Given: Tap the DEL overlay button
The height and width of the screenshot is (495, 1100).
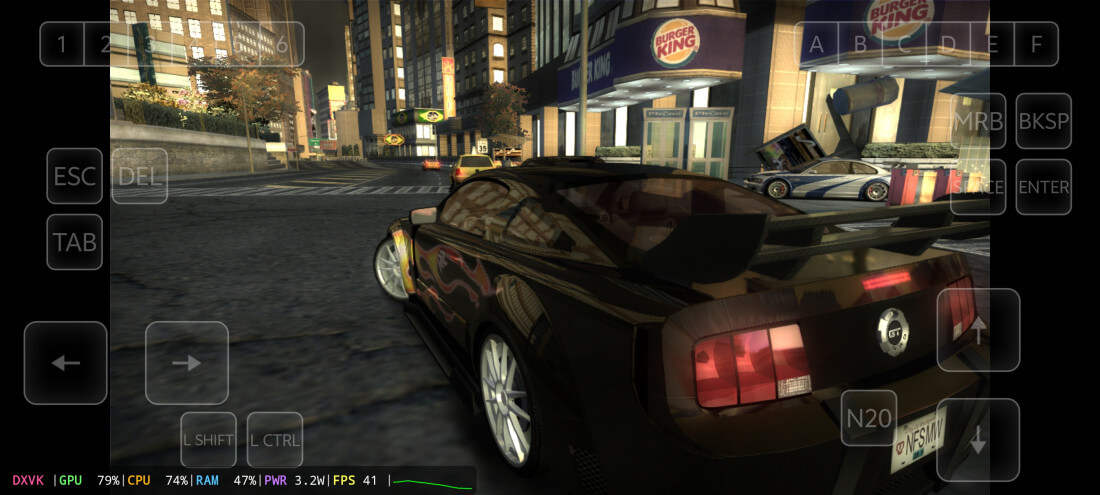Looking at the screenshot, I should point(140,176).
